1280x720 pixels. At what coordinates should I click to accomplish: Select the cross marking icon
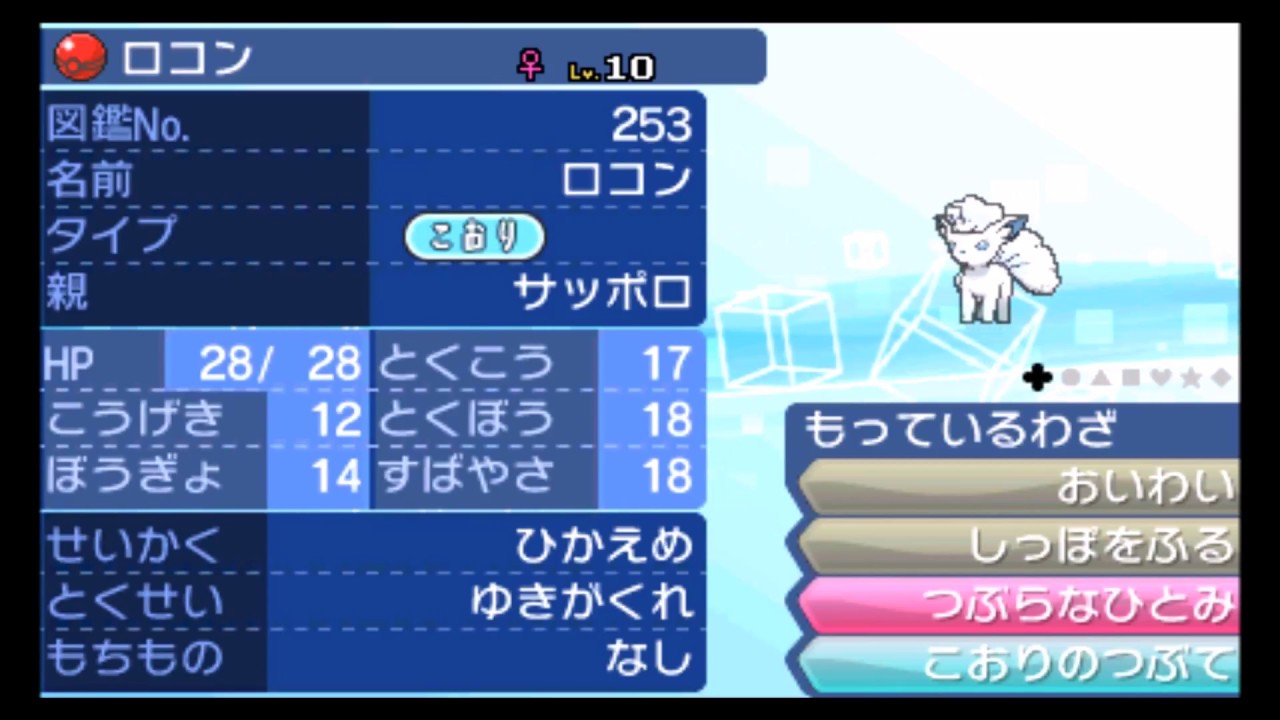tap(1037, 378)
